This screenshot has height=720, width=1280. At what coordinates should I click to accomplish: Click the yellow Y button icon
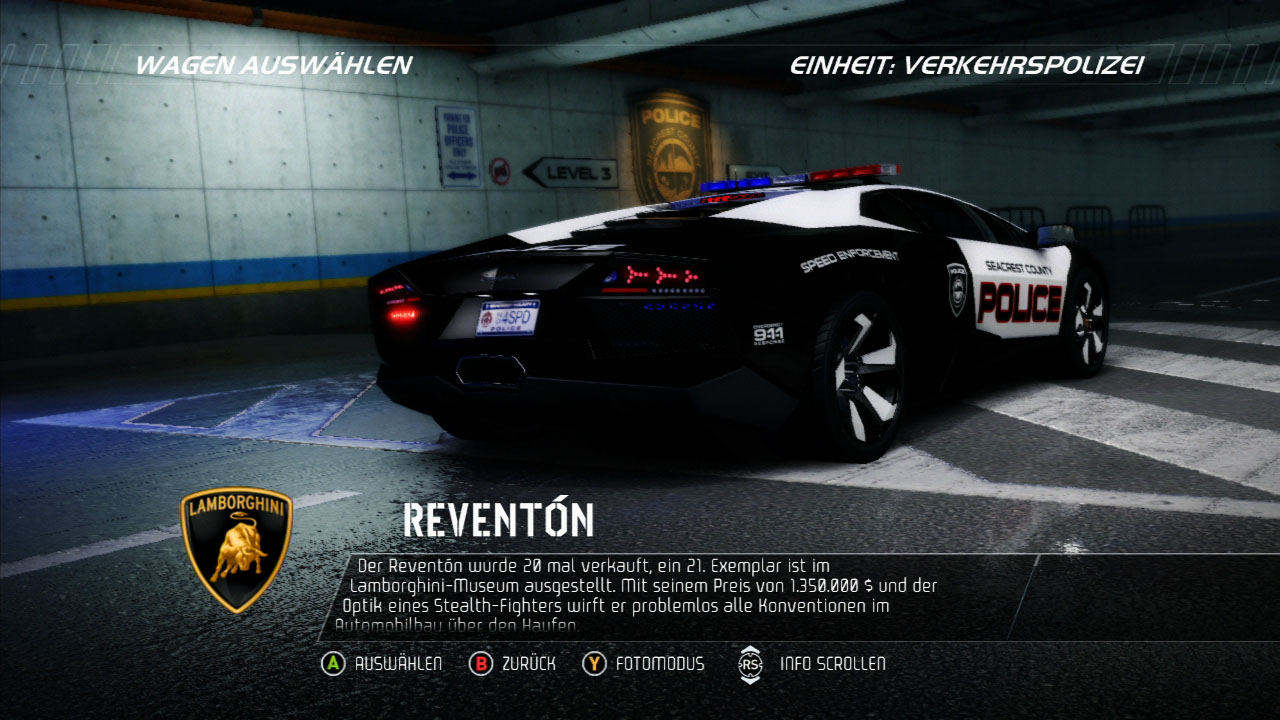pyautogui.click(x=596, y=663)
